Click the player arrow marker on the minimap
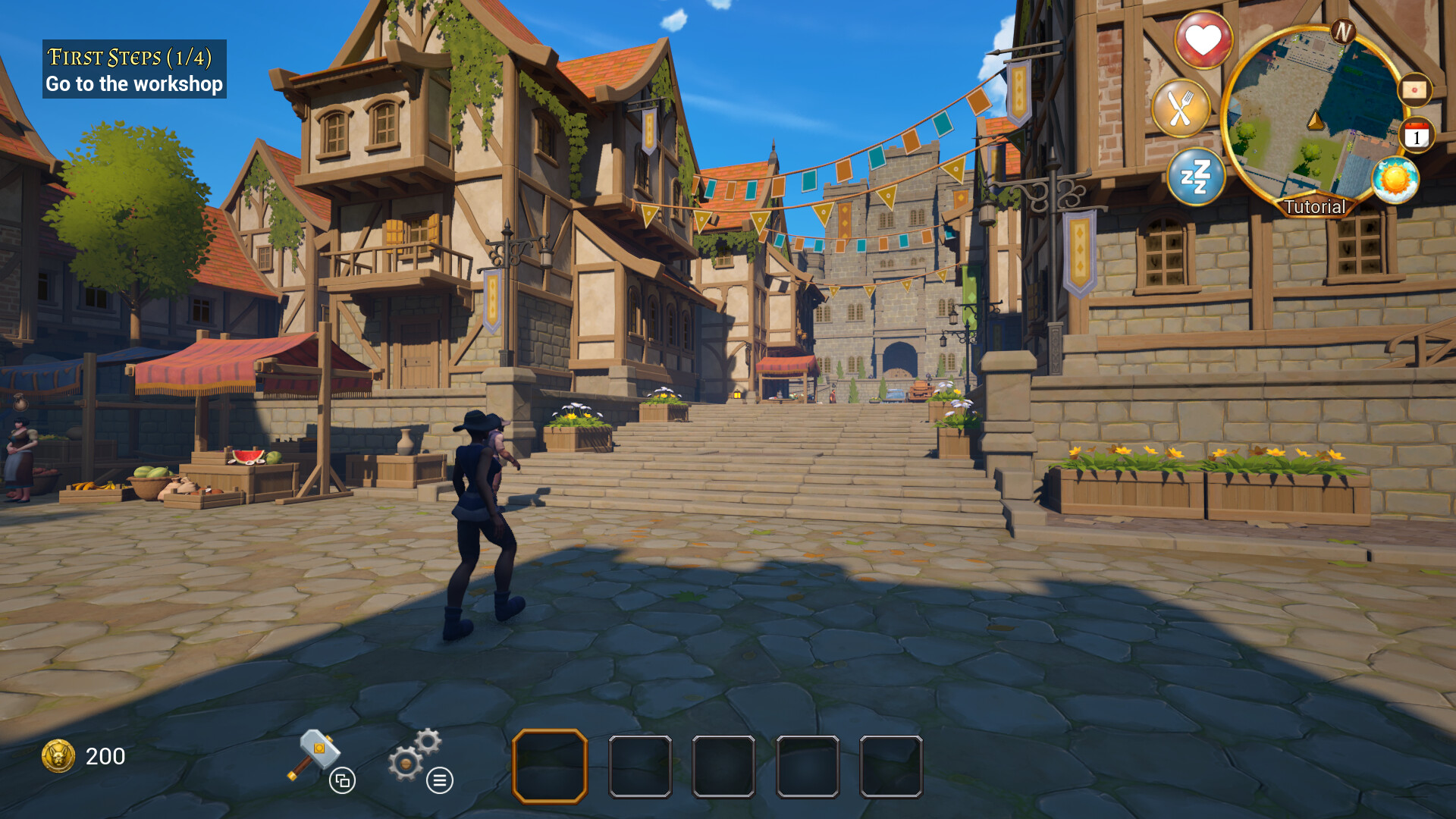The width and height of the screenshot is (1456, 819). [1313, 121]
